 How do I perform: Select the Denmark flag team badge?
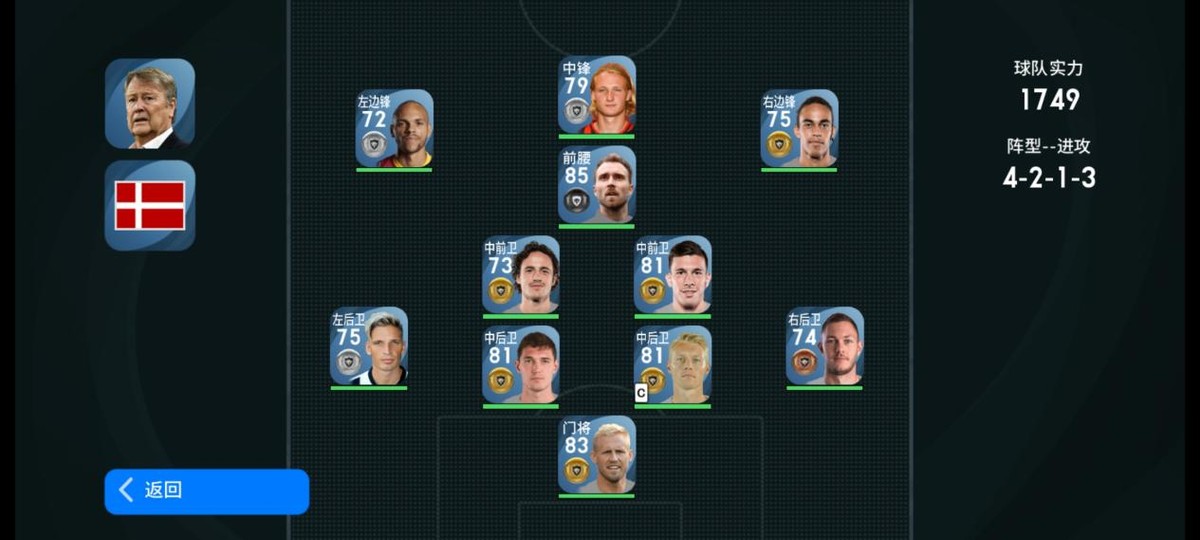coord(150,205)
